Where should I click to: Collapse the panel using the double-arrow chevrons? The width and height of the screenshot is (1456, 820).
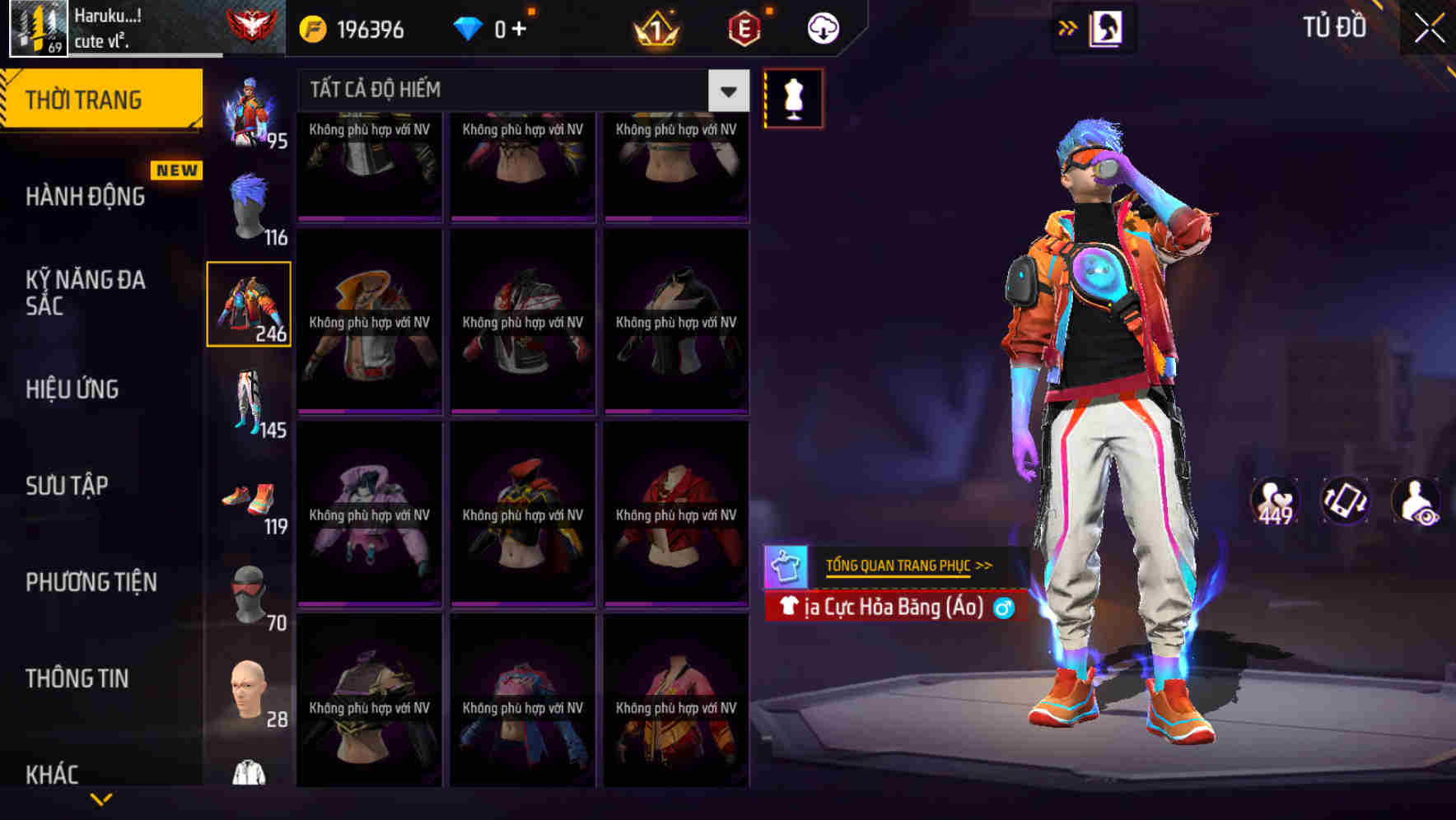(1068, 26)
